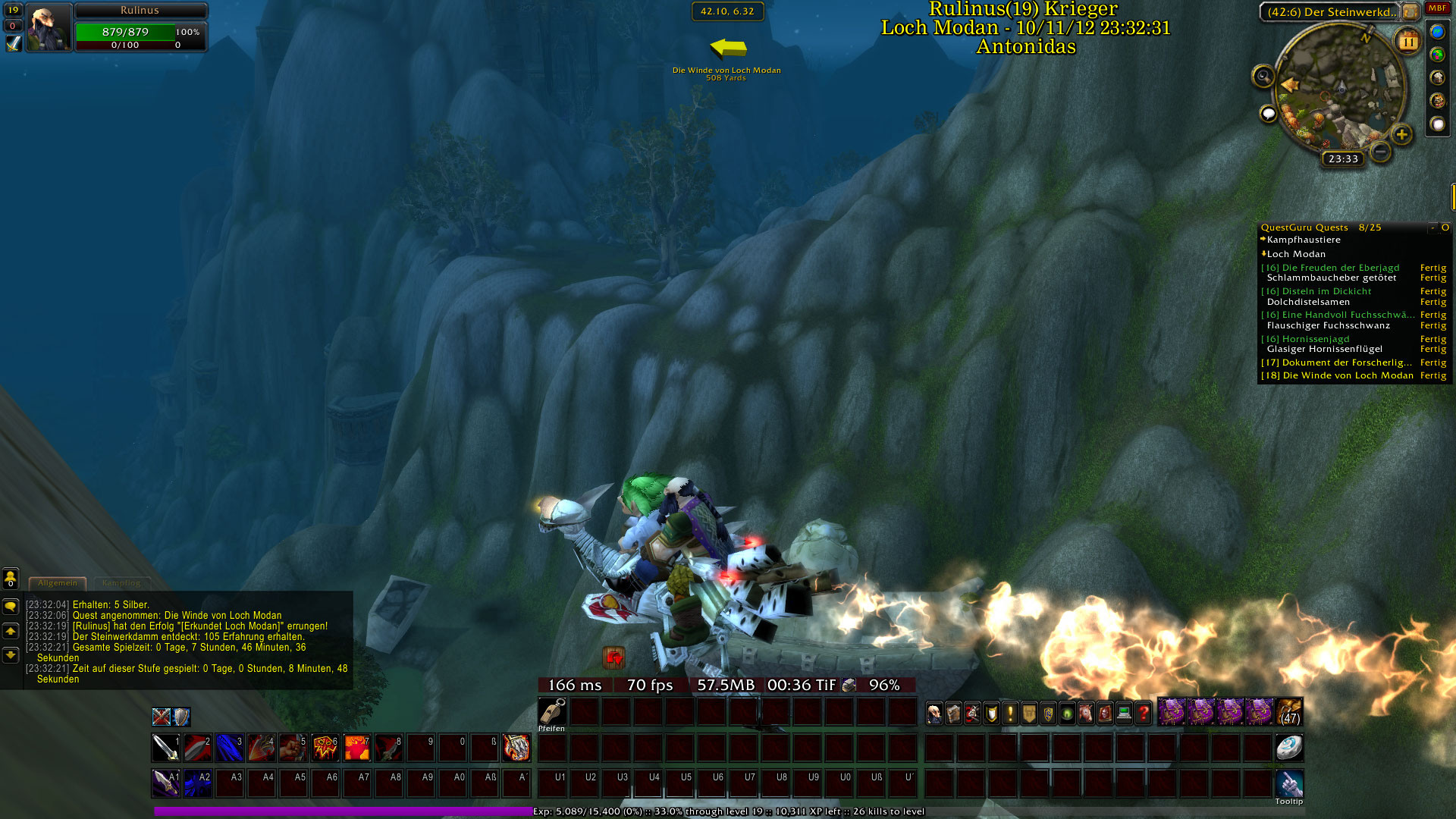Viewport: 1456px width, 819px height.
Task: Open the character info portrait micro button
Action: click(935, 713)
